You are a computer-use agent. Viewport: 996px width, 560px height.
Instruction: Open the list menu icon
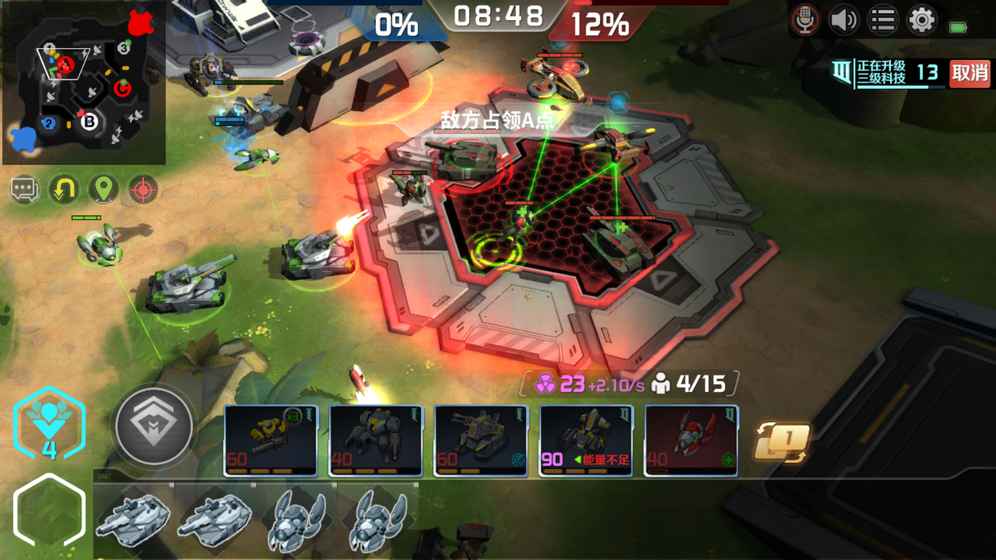[x=882, y=20]
